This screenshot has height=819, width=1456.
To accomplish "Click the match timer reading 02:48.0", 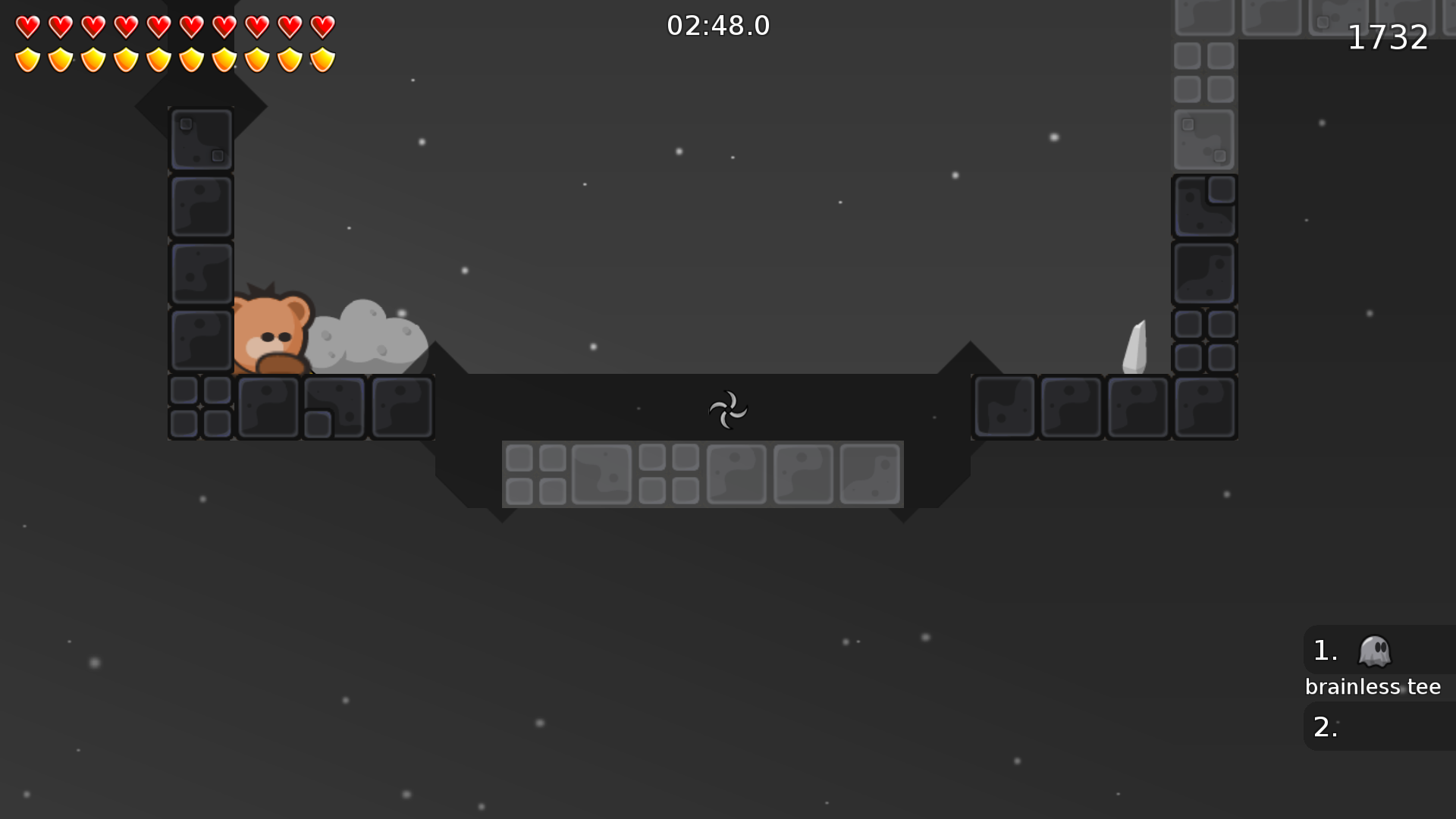I will click(x=717, y=25).
